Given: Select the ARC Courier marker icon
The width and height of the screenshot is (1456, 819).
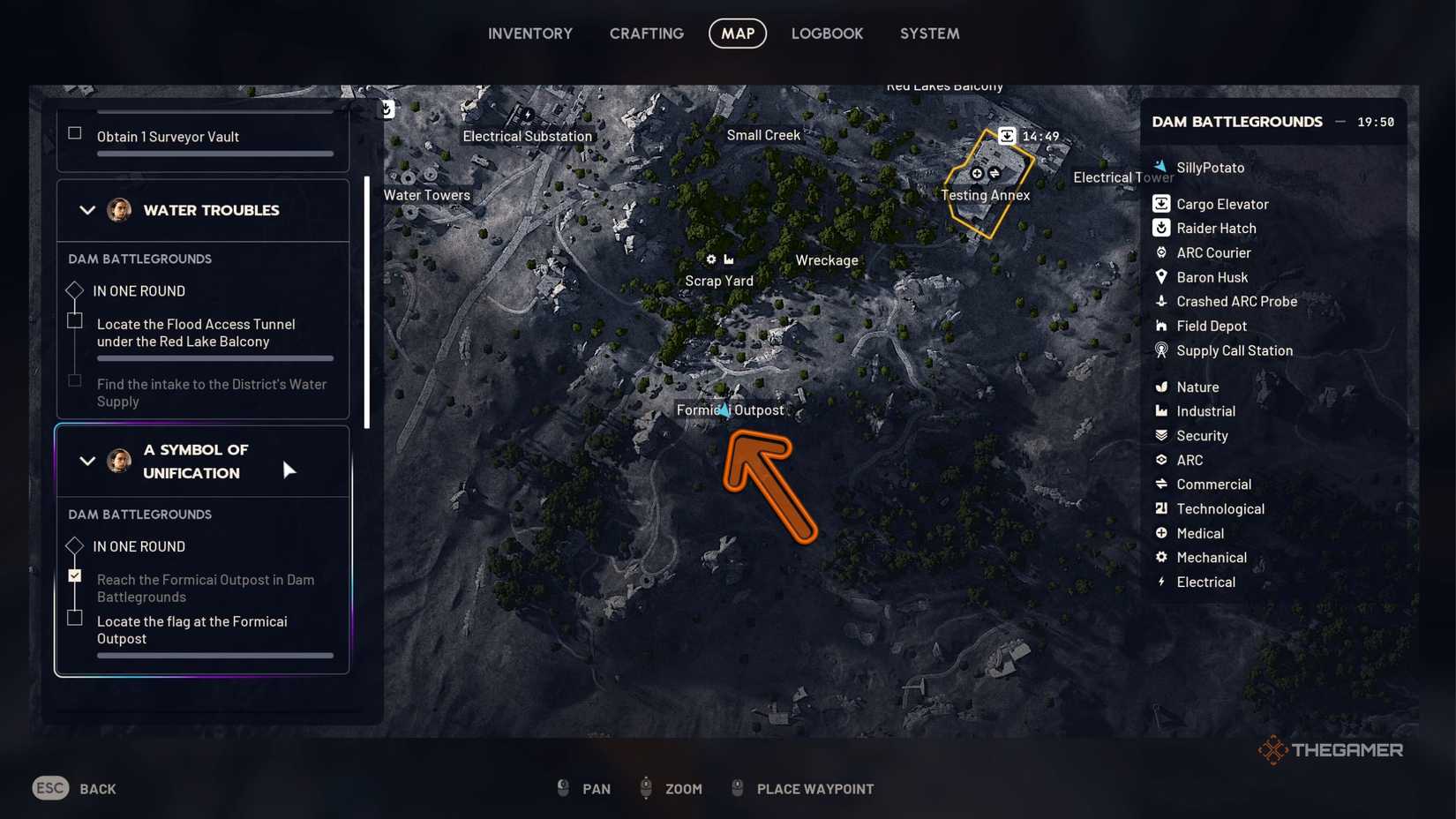Looking at the screenshot, I should tap(1161, 252).
